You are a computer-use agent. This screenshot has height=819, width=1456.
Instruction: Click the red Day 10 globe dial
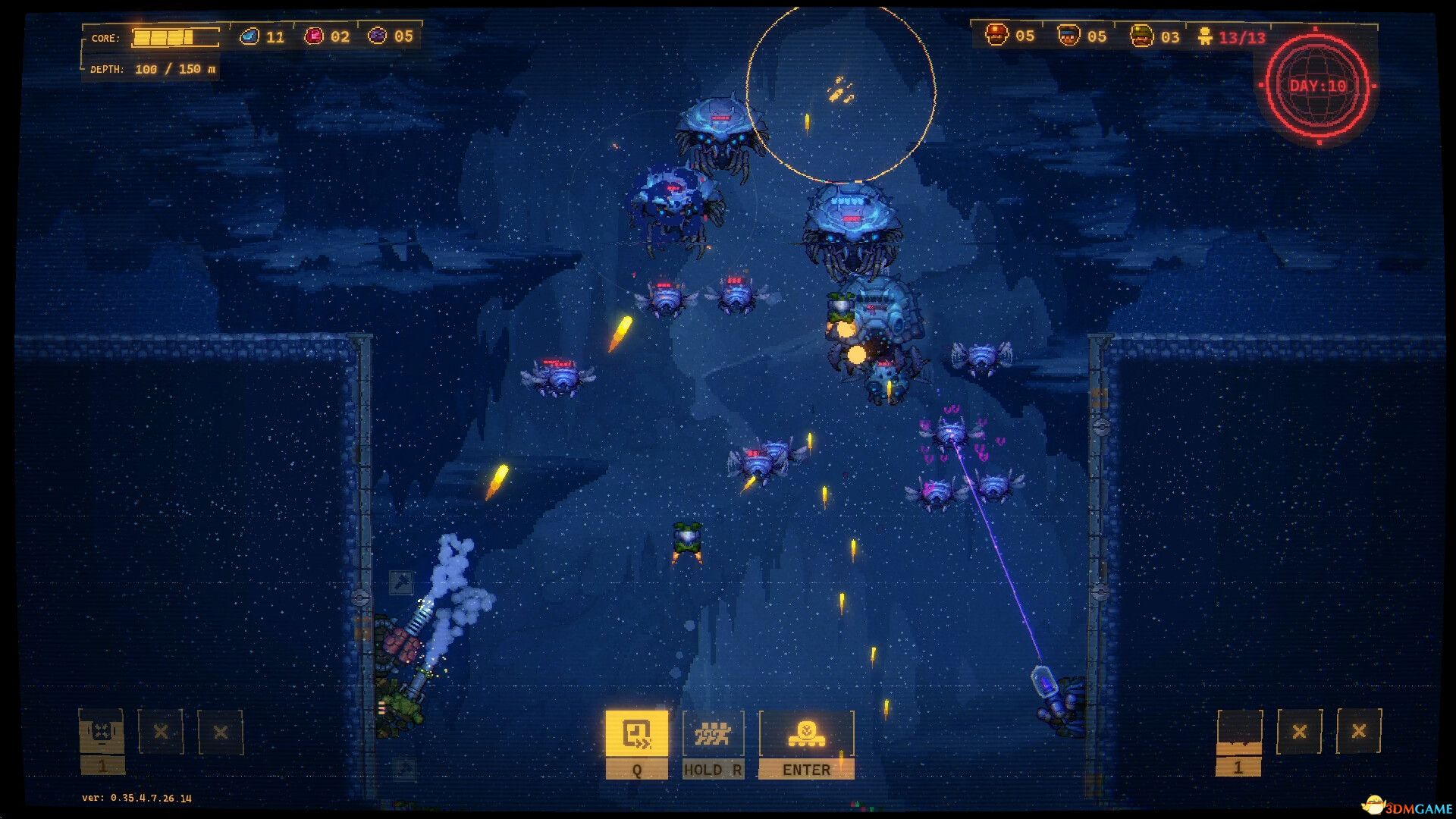[x=1318, y=86]
